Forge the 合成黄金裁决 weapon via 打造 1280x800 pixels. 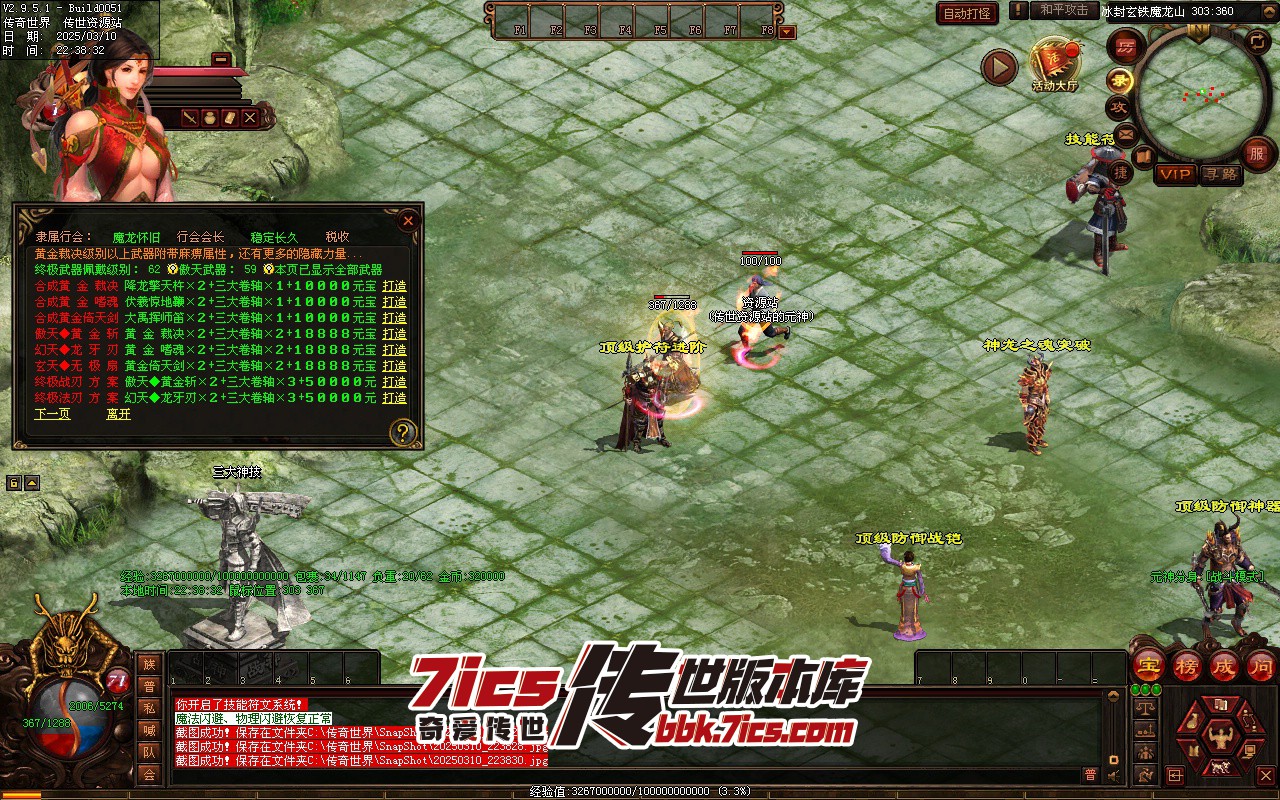point(394,285)
